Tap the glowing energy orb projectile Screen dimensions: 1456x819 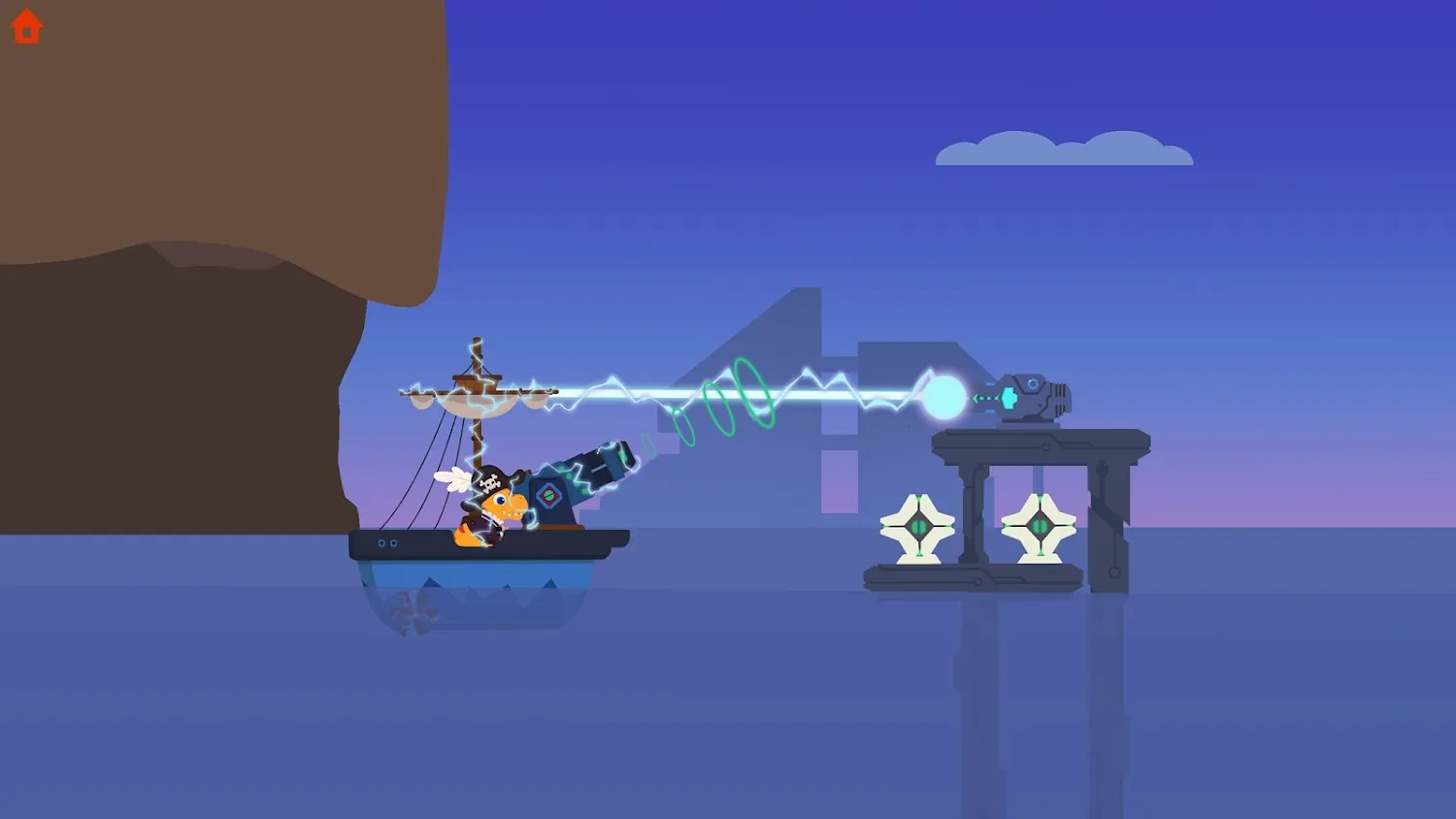[943, 396]
